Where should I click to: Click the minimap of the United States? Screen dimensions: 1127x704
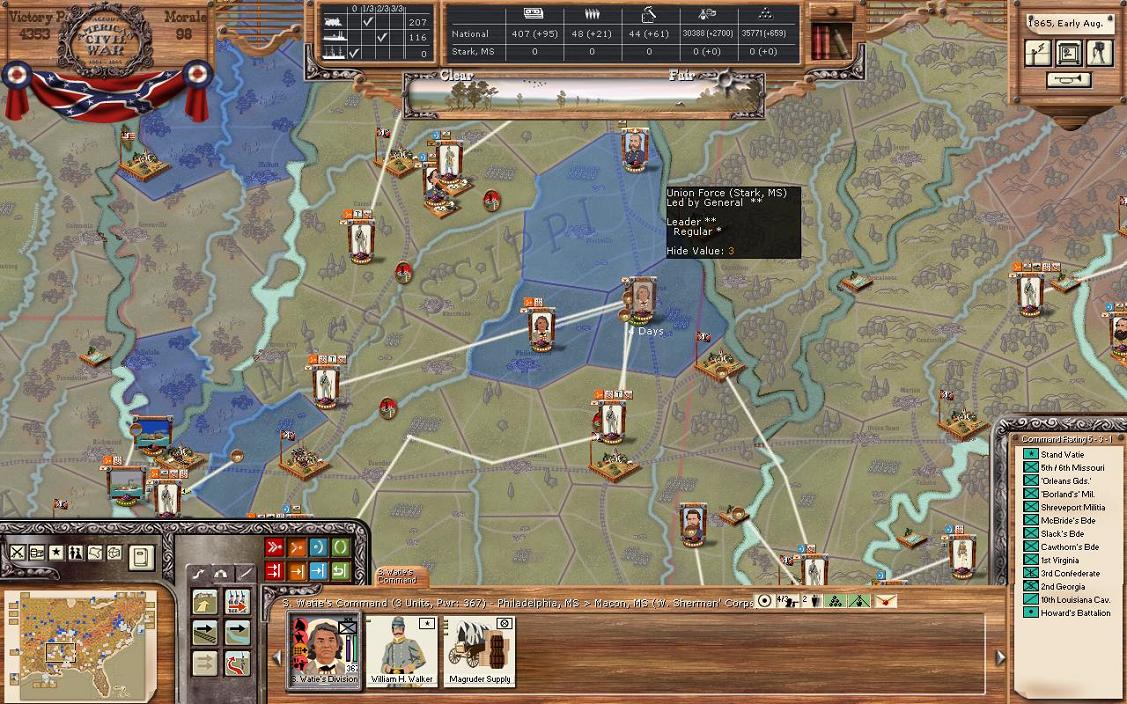click(x=80, y=647)
